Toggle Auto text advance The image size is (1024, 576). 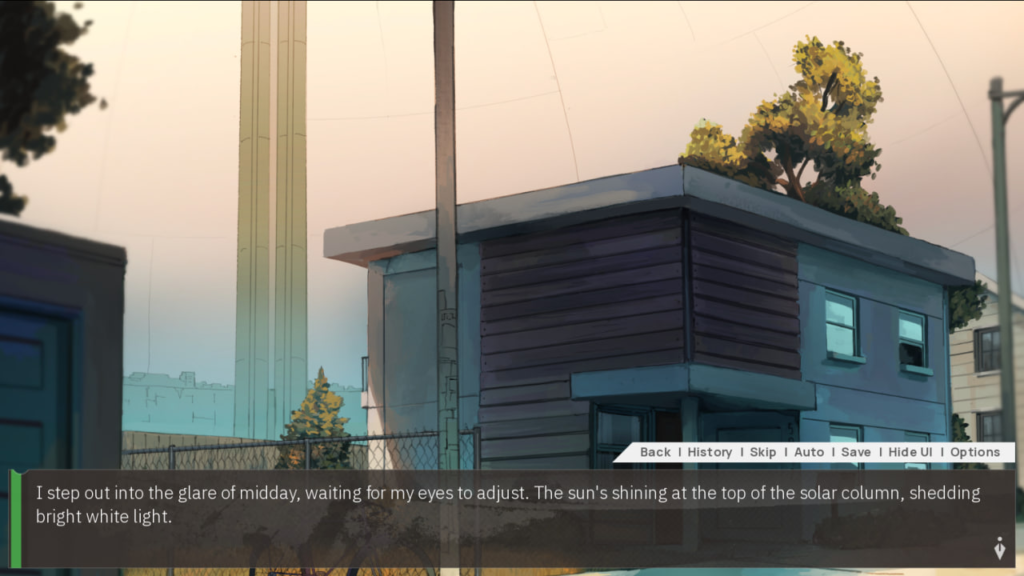tap(809, 452)
